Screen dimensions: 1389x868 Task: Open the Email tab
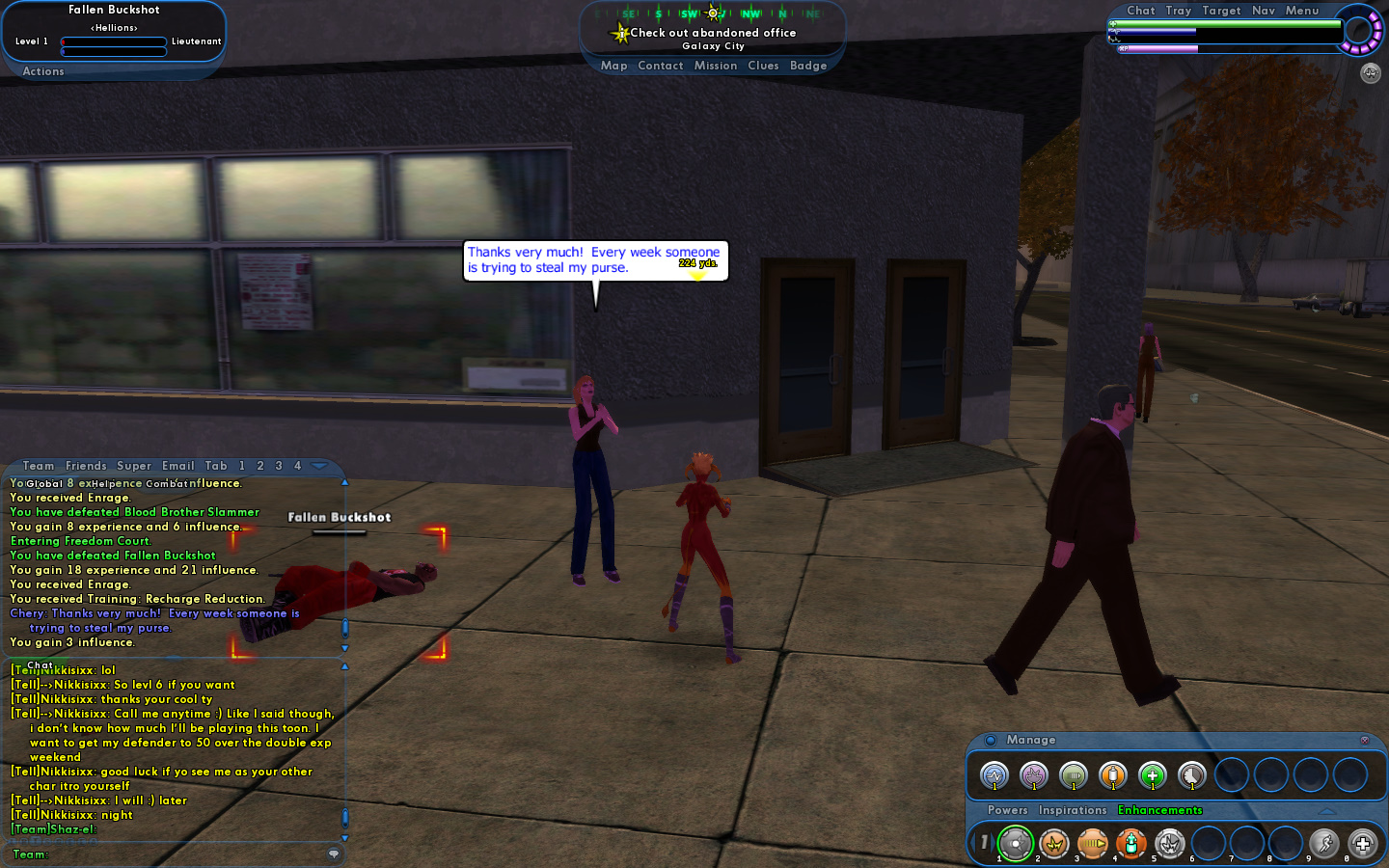point(178,466)
